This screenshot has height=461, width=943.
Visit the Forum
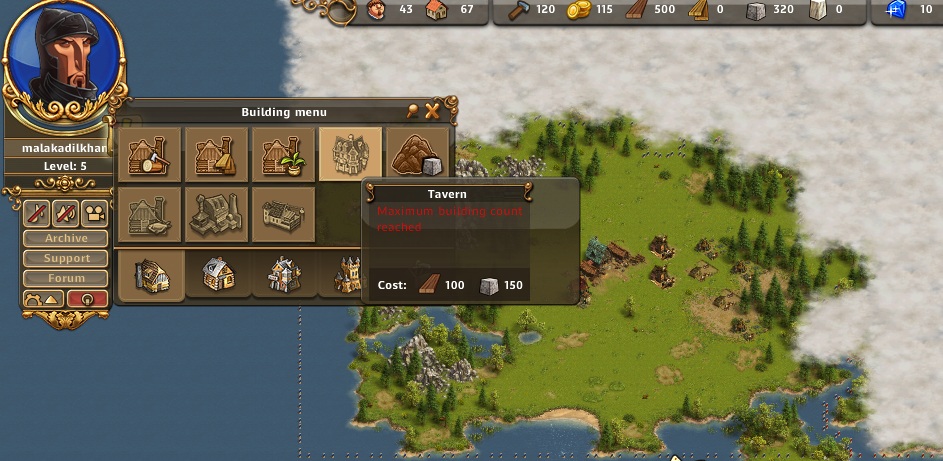point(66,278)
